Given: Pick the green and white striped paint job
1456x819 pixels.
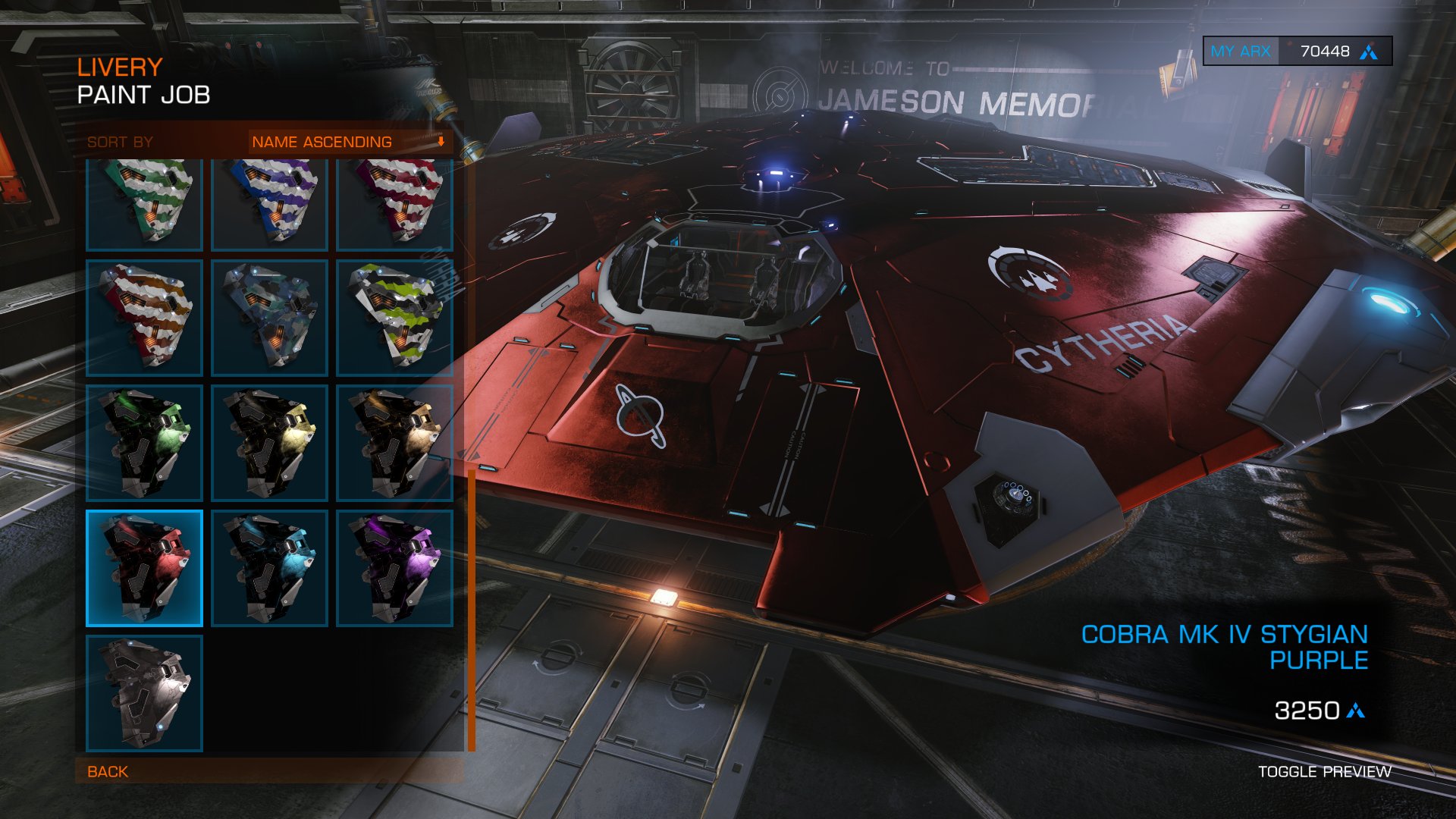Looking at the screenshot, I should pos(144,203).
